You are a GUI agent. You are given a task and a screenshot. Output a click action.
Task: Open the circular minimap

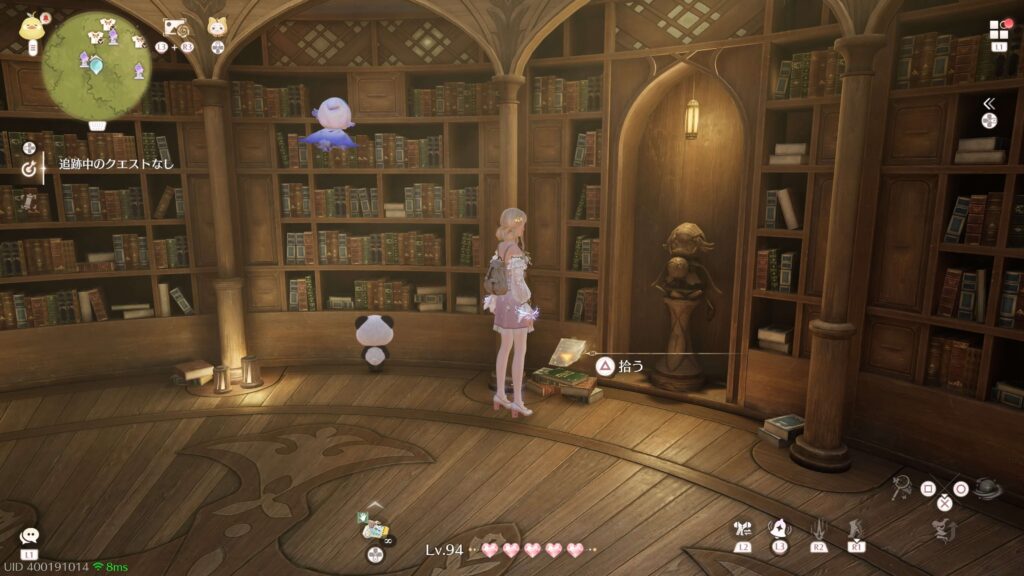[x=96, y=62]
